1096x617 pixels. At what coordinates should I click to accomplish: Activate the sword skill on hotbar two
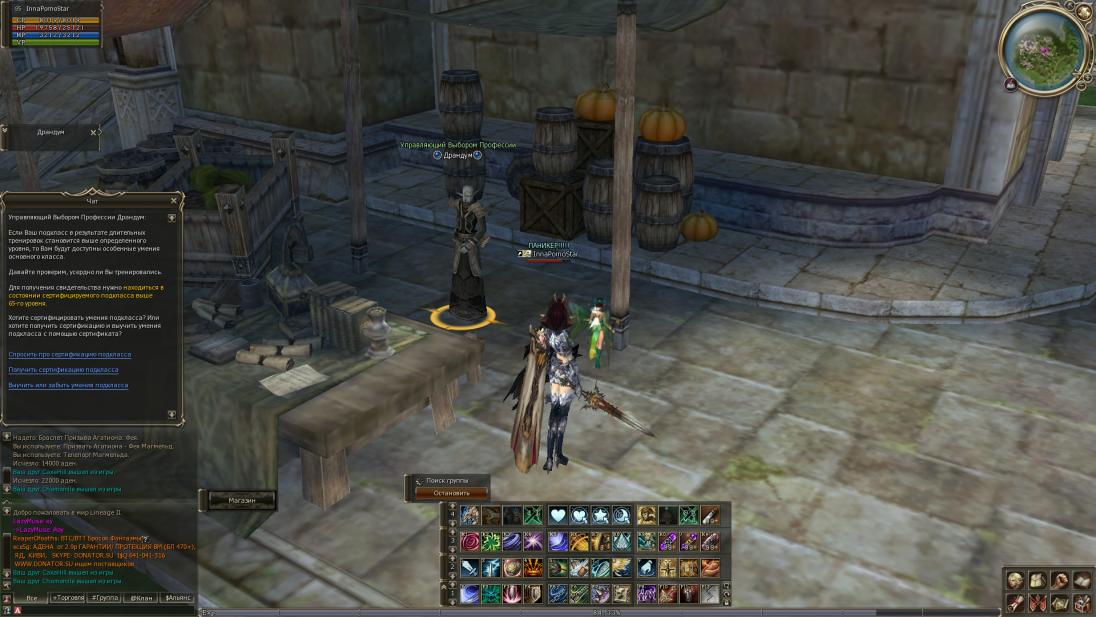(x=469, y=568)
